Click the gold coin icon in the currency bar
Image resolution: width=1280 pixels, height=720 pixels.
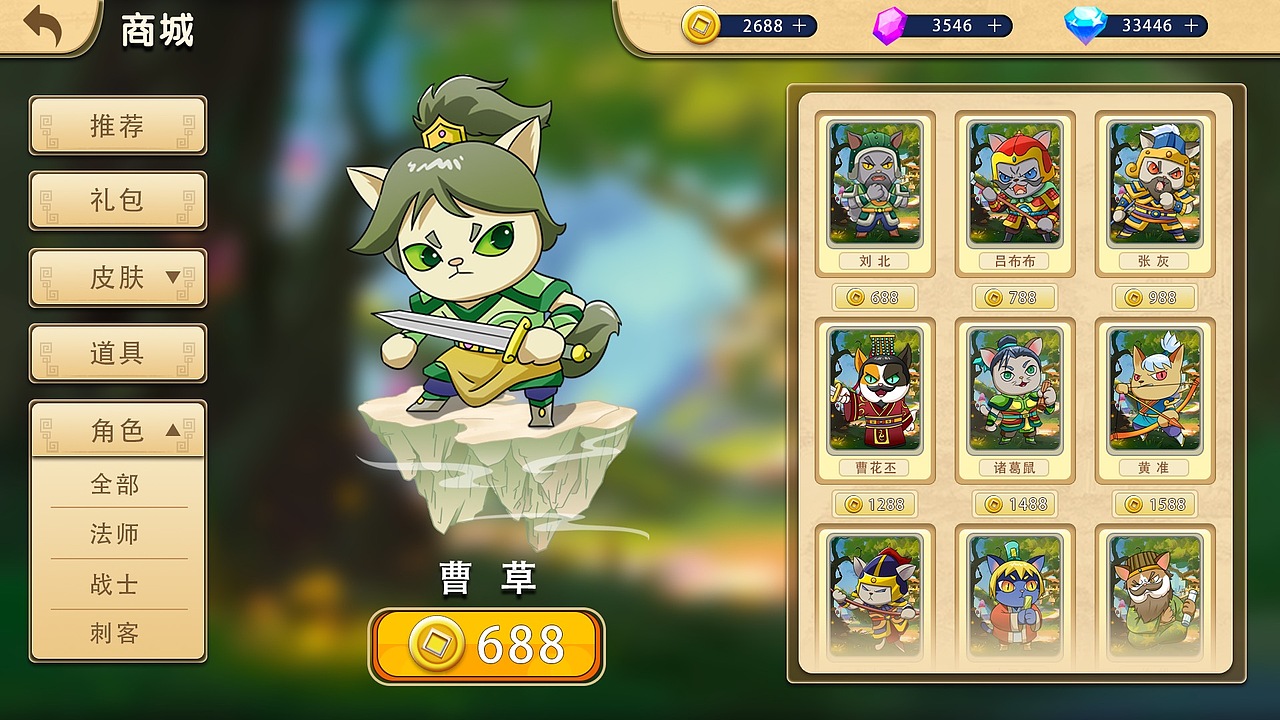pos(700,26)
